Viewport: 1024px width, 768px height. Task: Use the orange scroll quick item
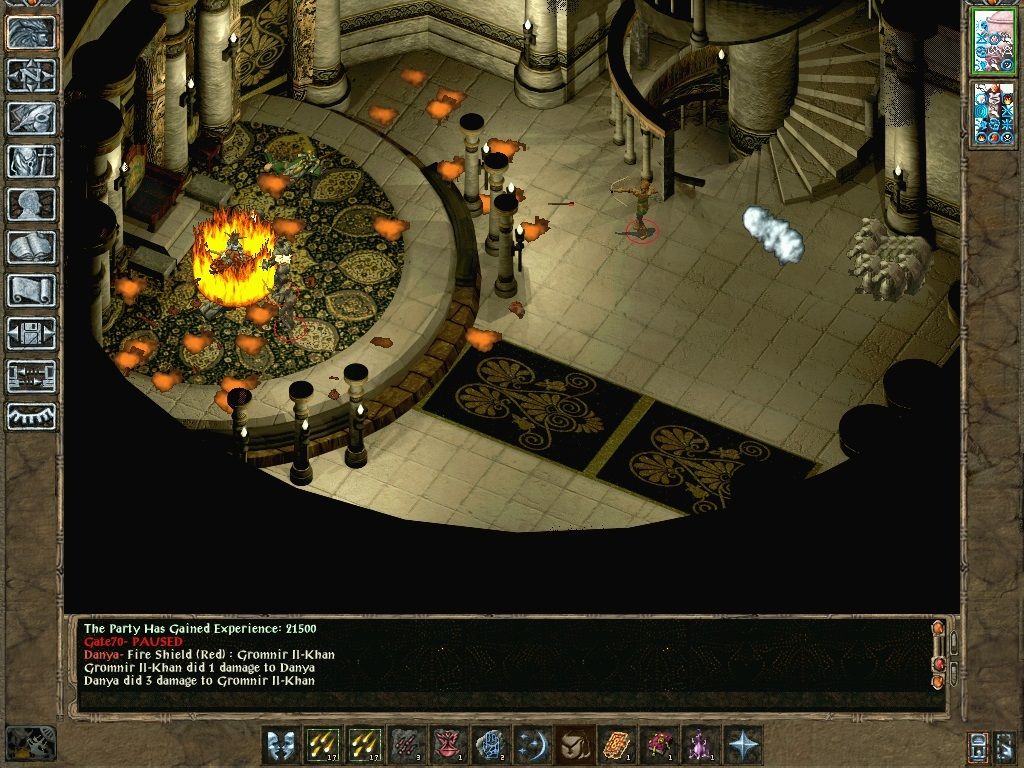pos(616,745)
